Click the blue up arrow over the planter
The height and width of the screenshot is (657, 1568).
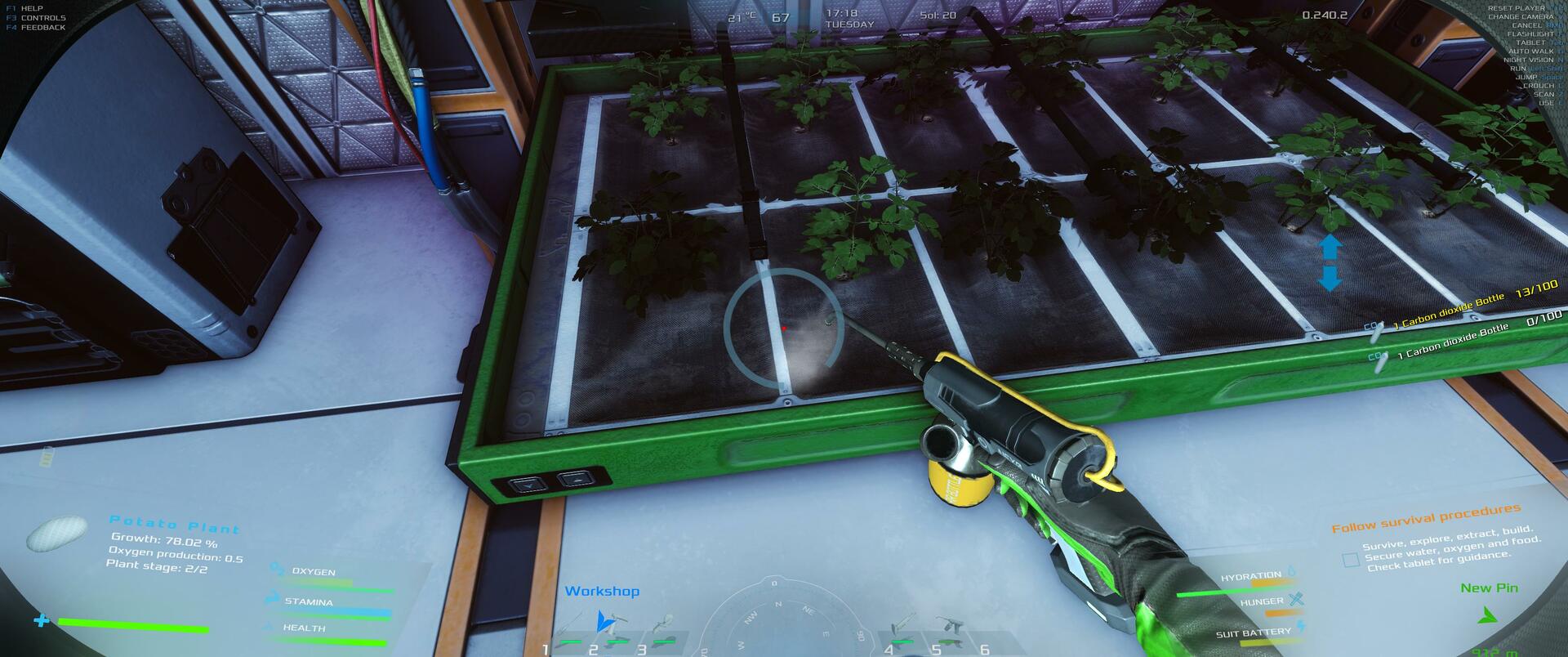[1330, 246]
